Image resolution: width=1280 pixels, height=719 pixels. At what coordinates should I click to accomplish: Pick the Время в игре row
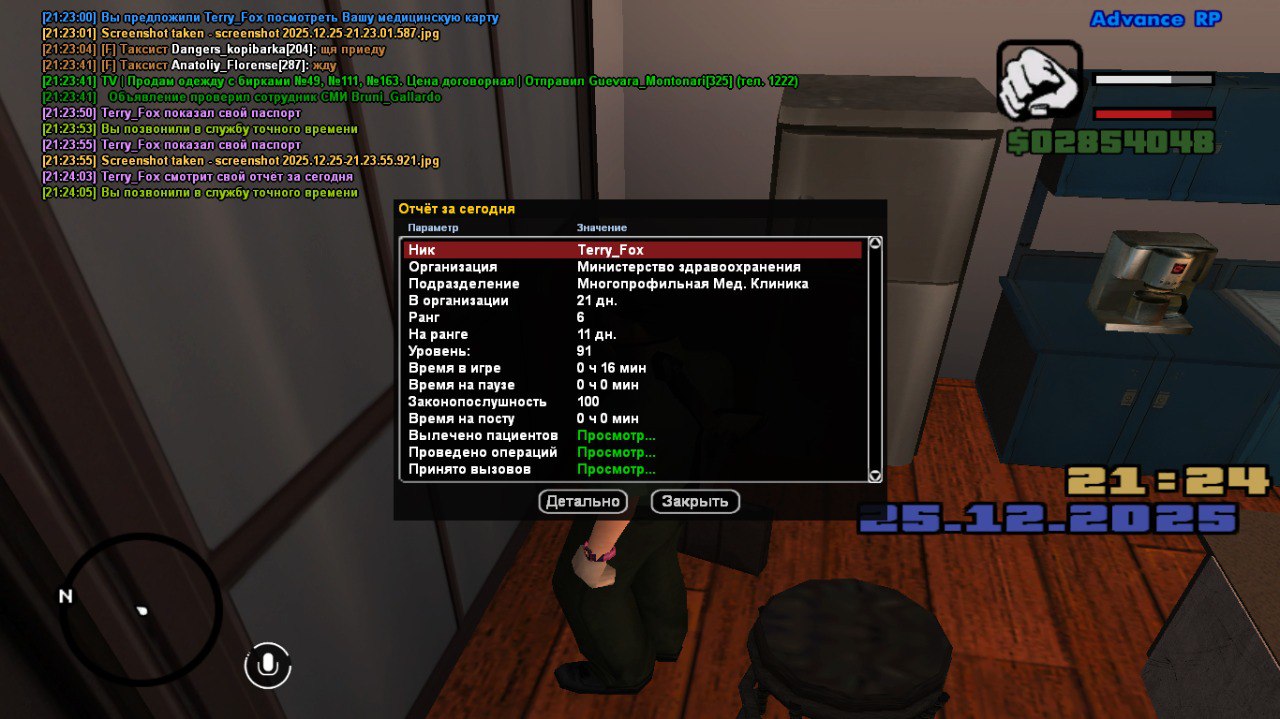(x=632, y=368)
